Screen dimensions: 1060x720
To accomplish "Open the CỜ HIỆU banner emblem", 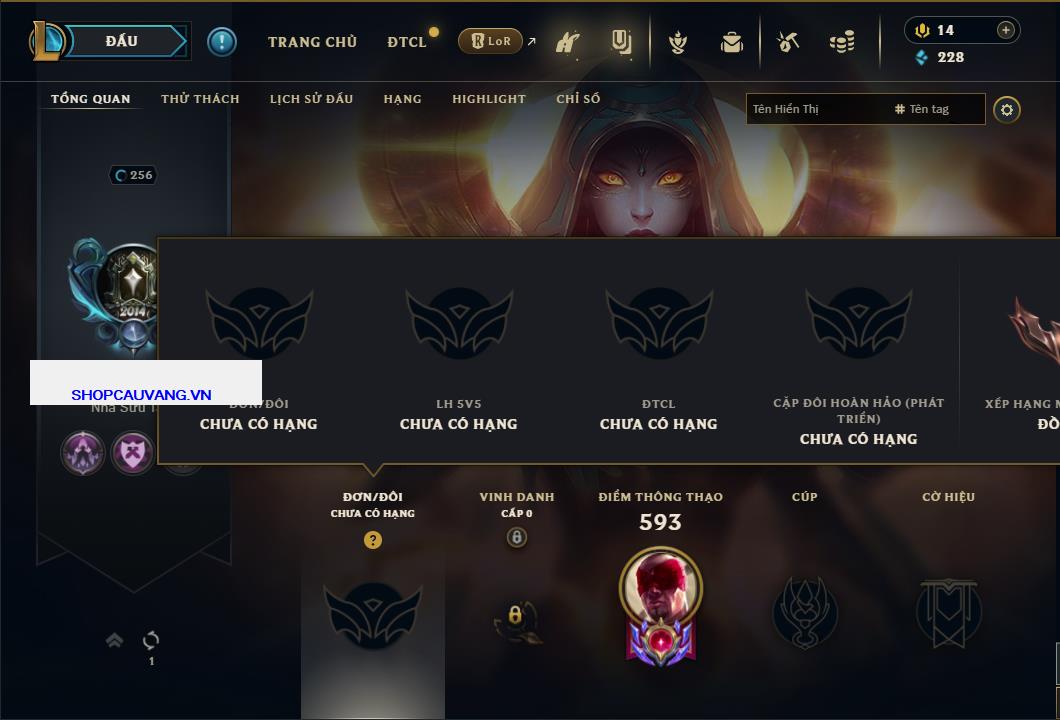I will [x=948, y=612].
